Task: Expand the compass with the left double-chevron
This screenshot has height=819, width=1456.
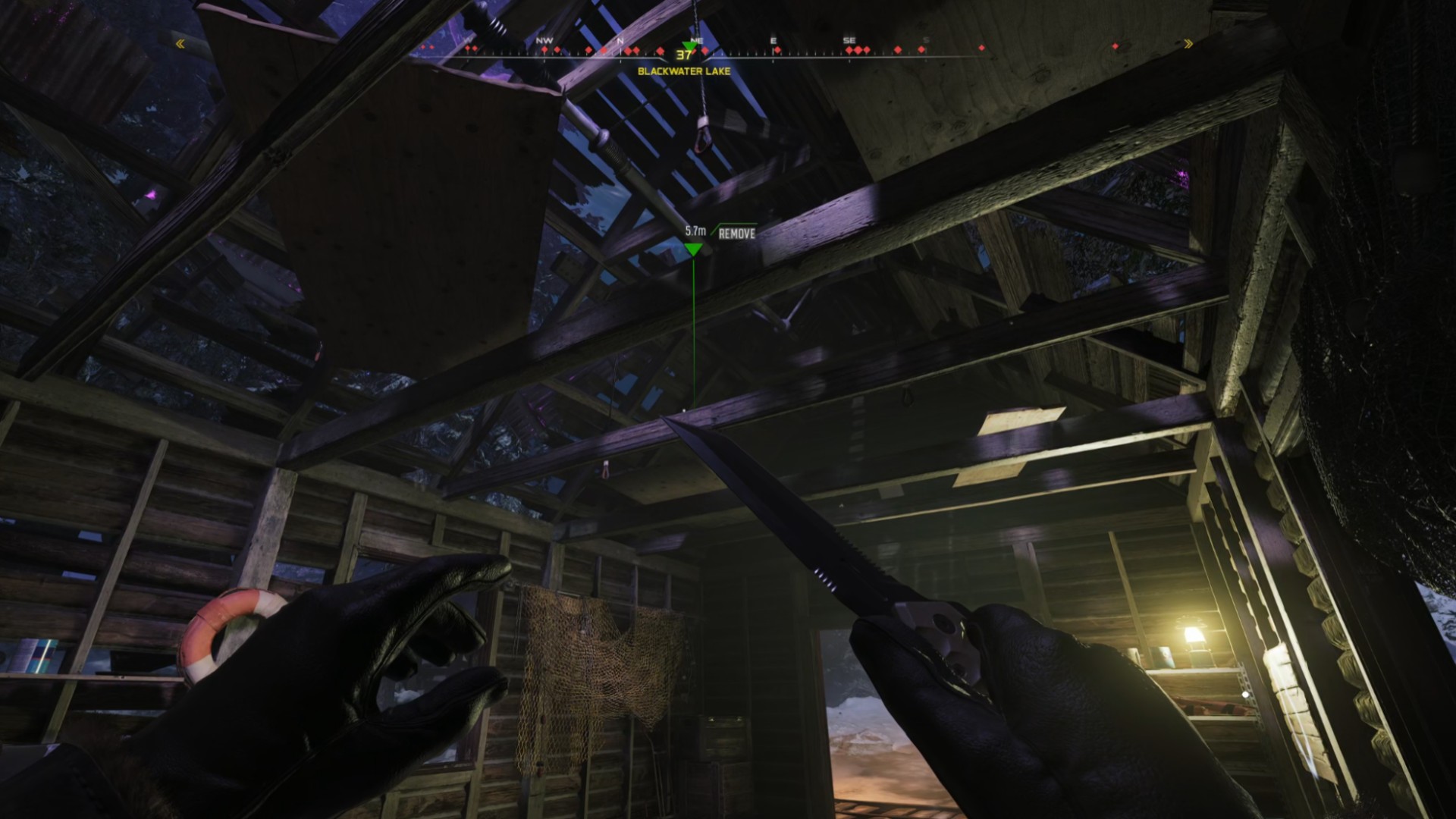Action: 180,44
